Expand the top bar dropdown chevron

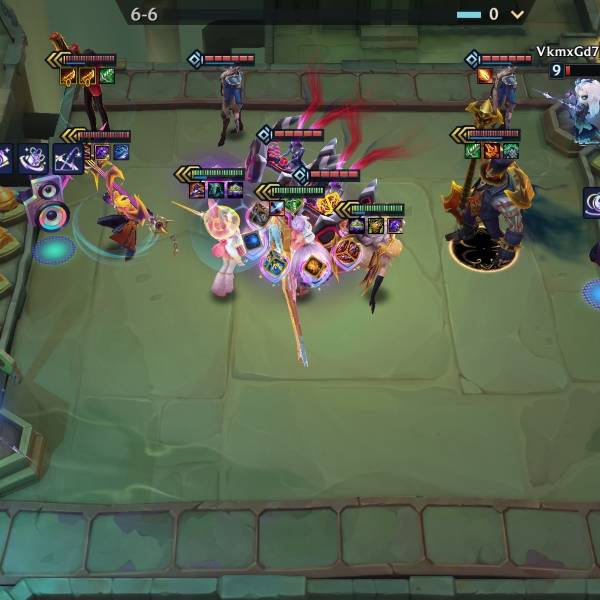point(517,14)
